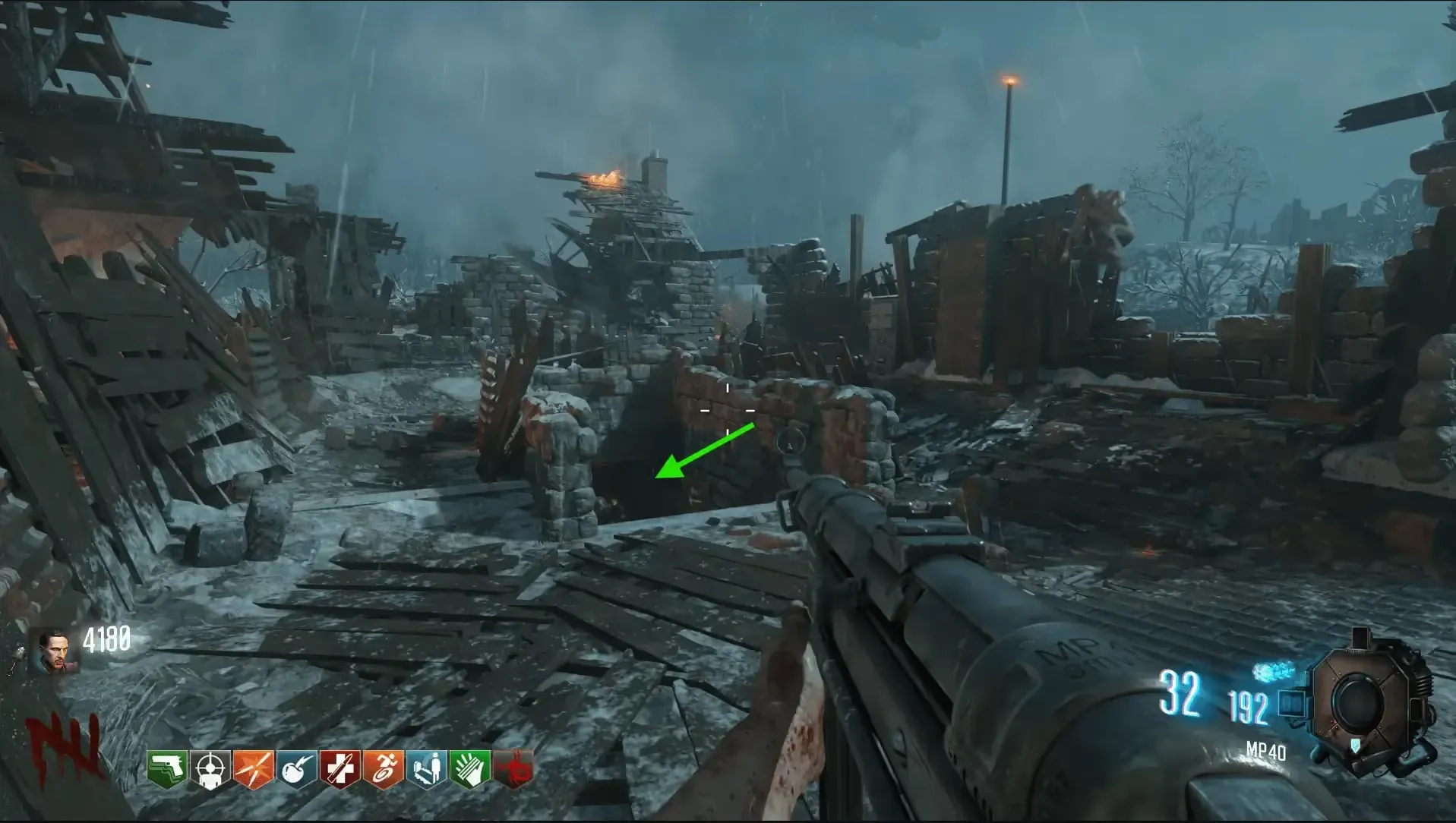
Task: Select the red spider Widow's Wine perk
Action: tap(513, 770)
